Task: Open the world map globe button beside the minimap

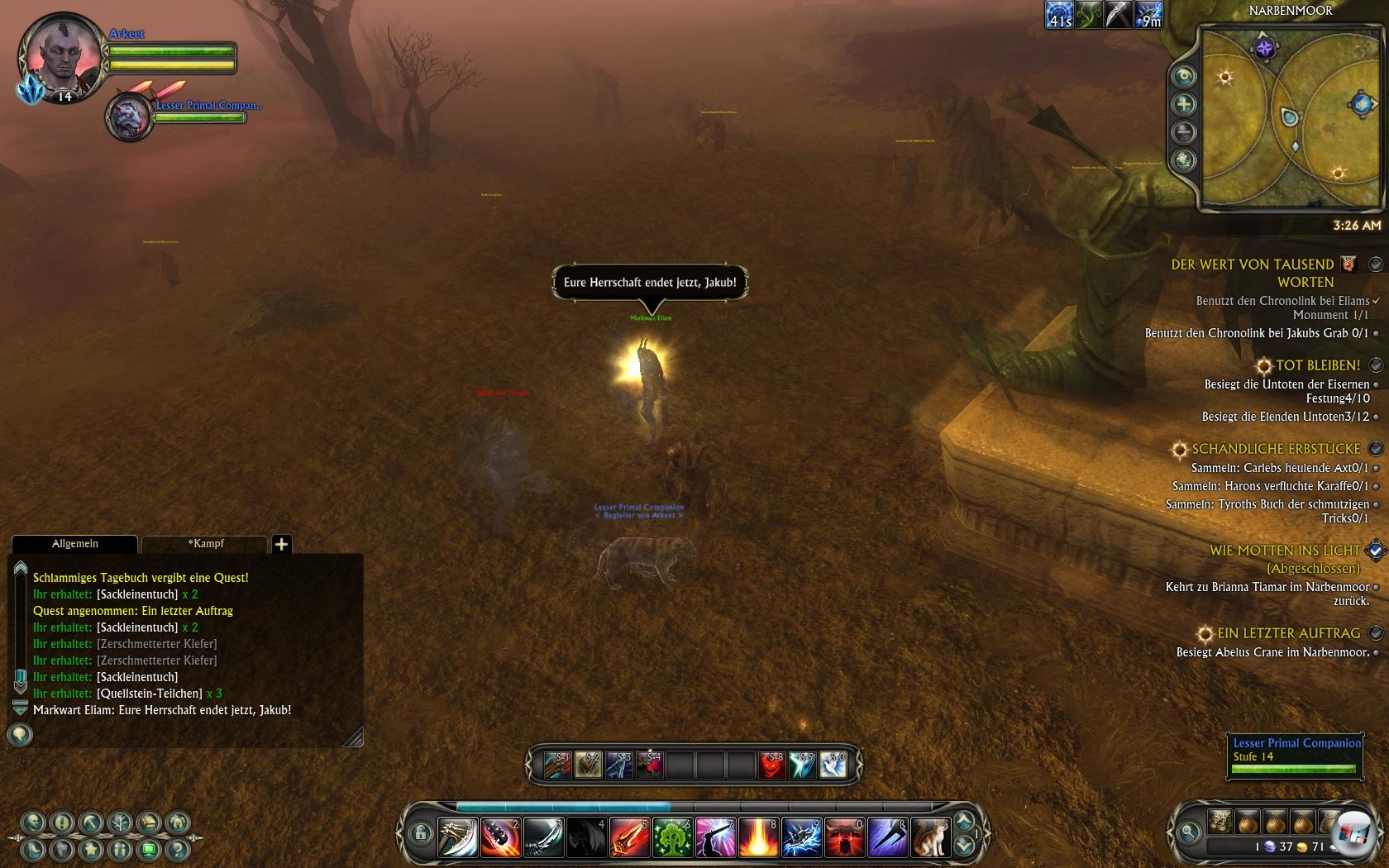Action: click(x=1184, y=160)
